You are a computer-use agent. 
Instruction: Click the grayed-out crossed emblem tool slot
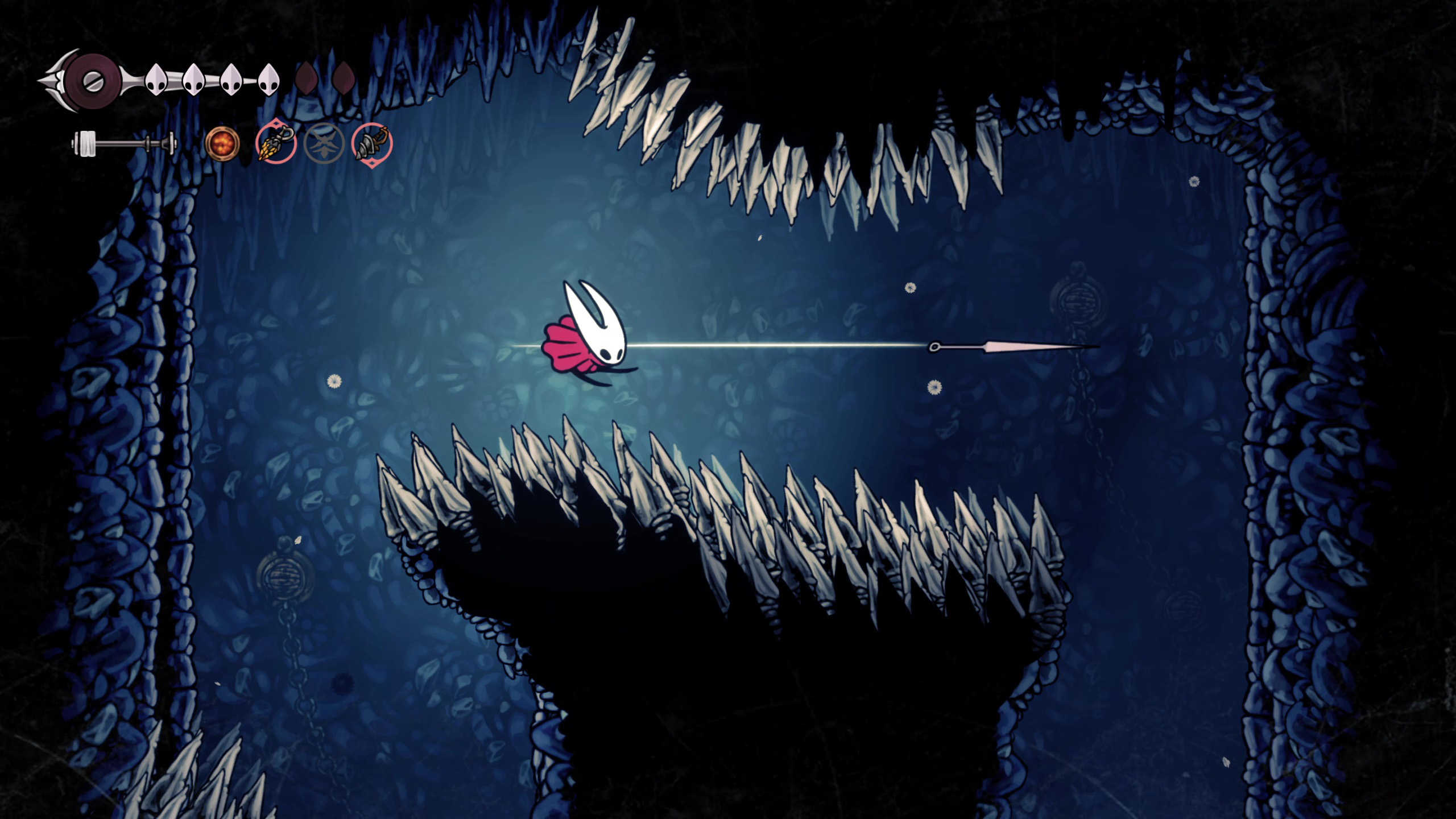324,144
